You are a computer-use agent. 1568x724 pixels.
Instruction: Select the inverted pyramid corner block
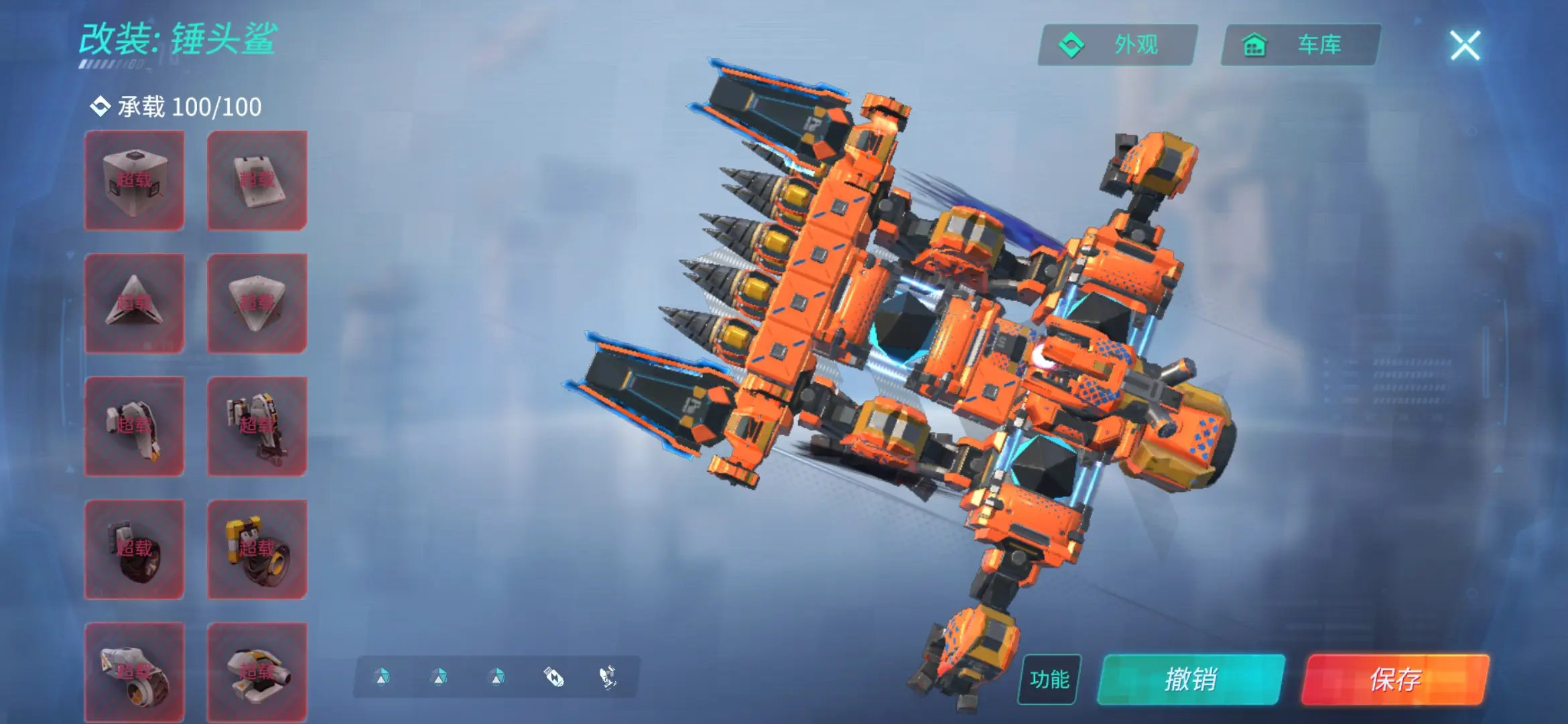(x=257, y=303)
